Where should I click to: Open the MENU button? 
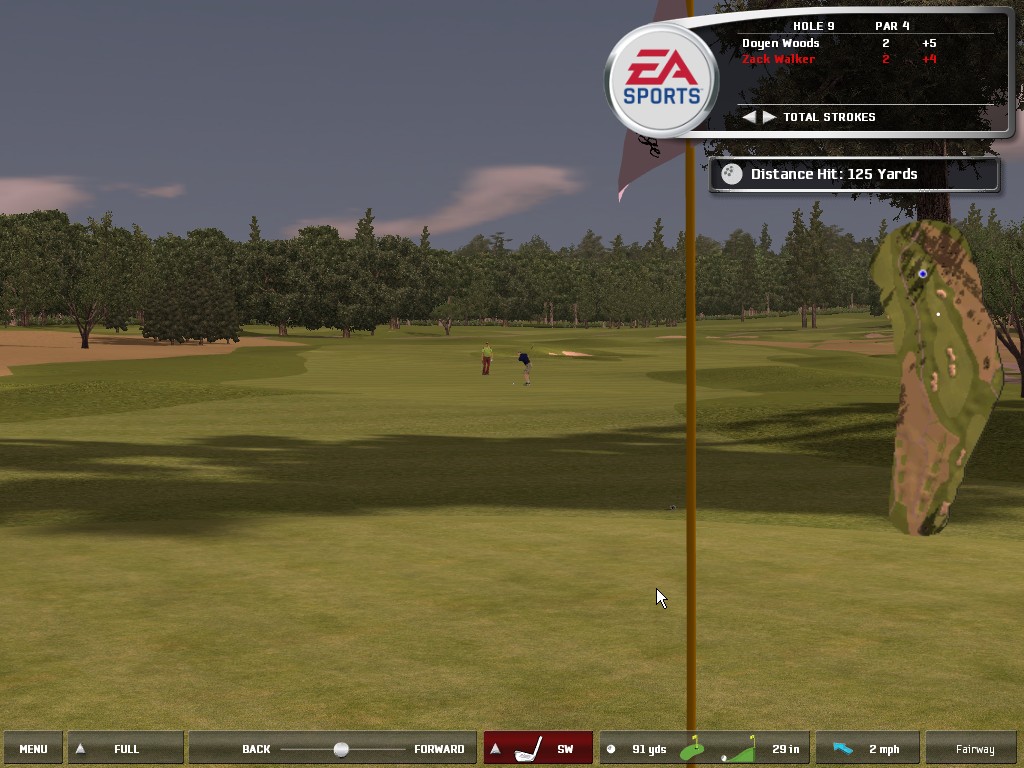[33, 749]
